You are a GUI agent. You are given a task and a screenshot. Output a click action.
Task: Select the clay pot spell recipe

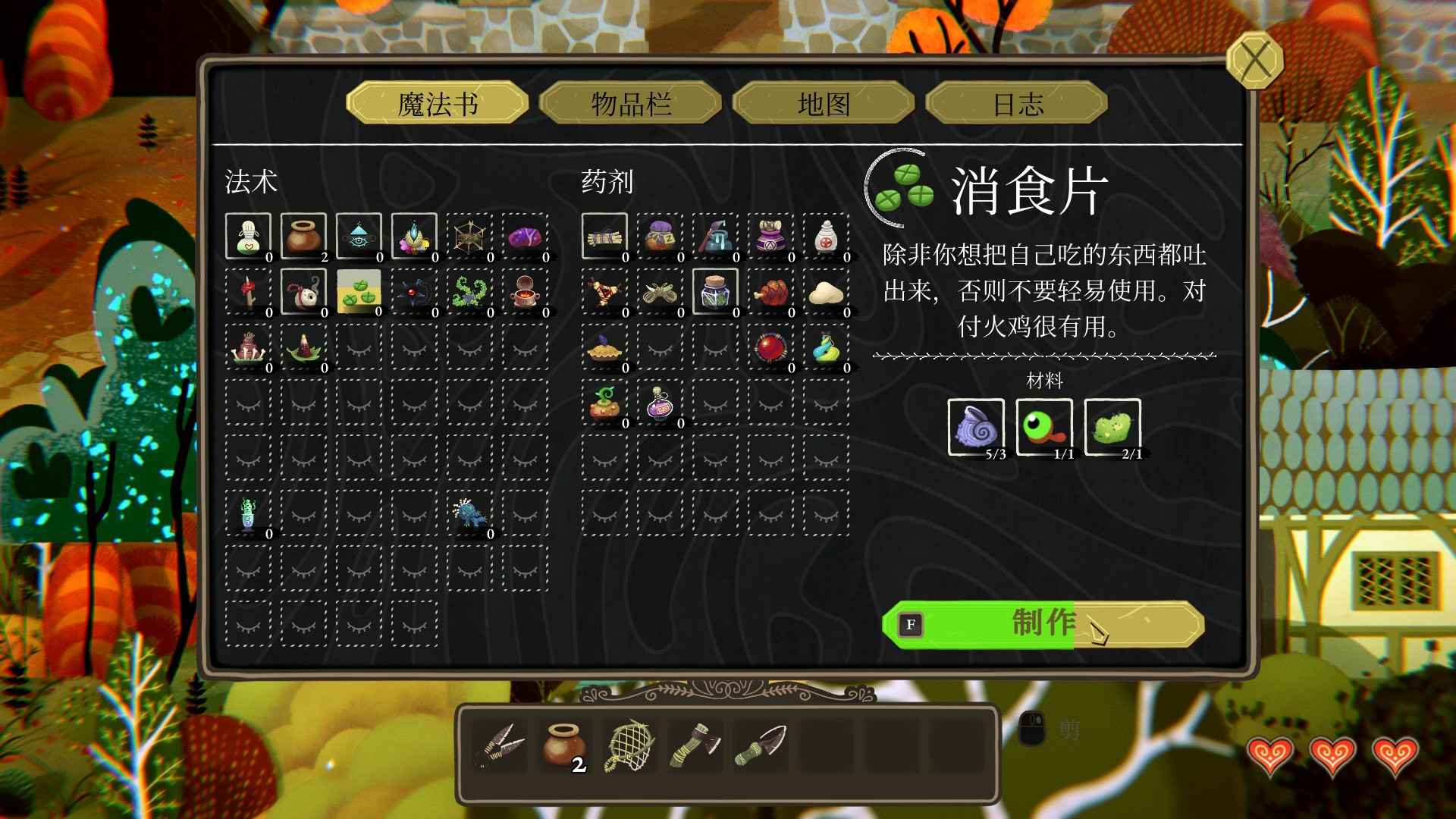point(302,237)
